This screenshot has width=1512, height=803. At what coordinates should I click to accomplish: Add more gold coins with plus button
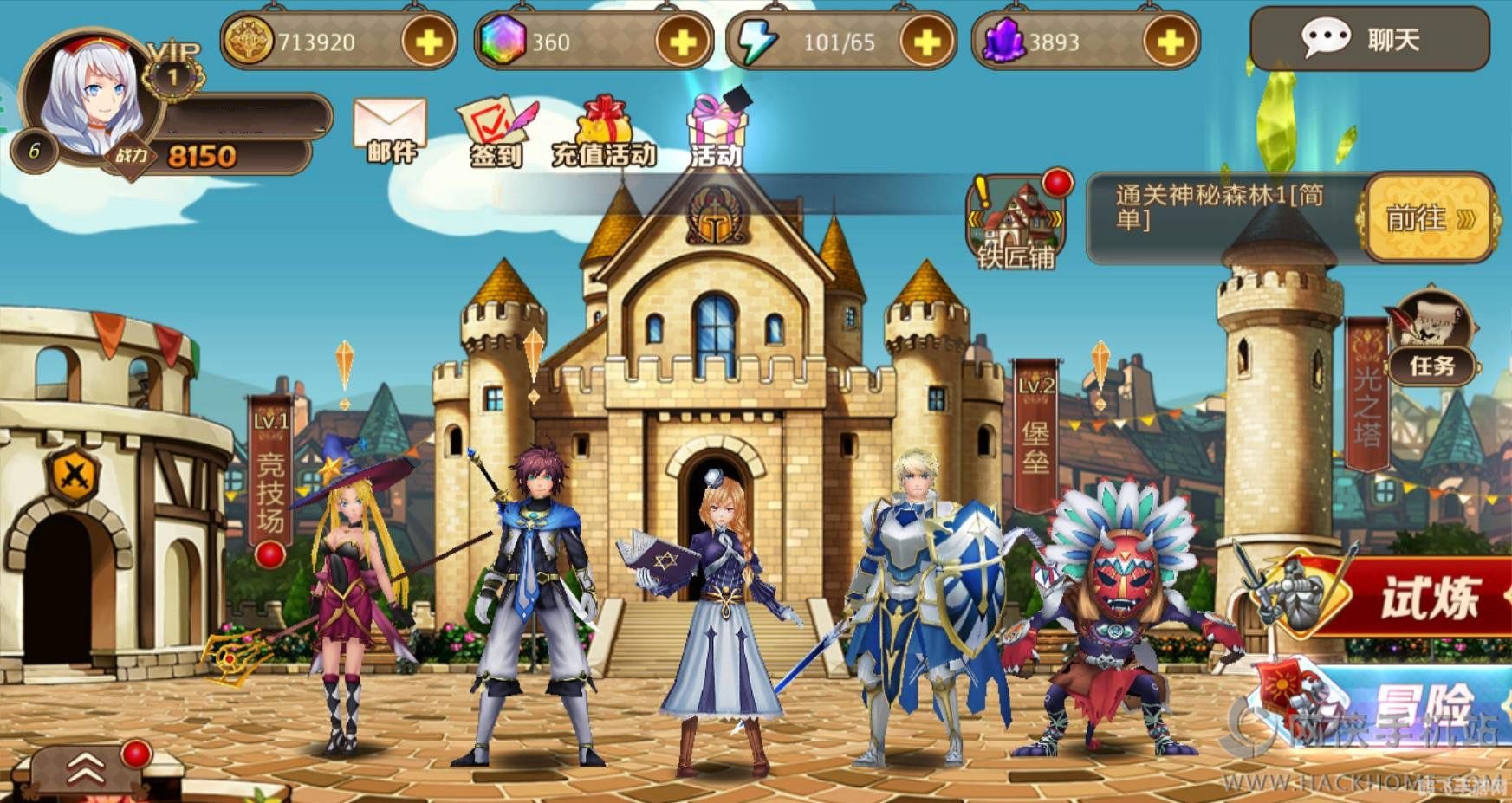tap(428, 42)
